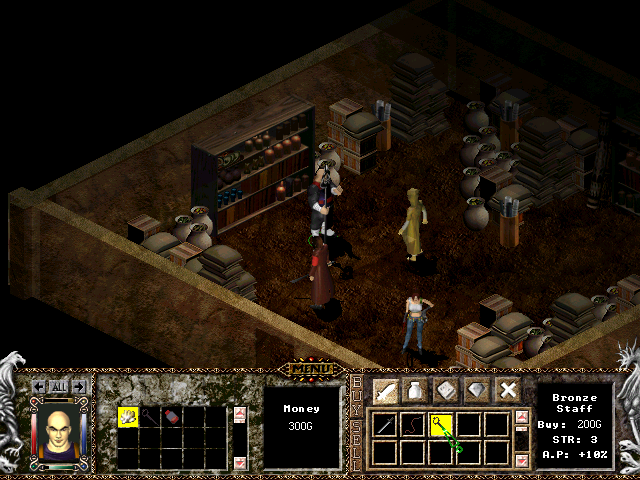Open the stone tablet shop category
640x480 pixels.
(x=448, y=390)
